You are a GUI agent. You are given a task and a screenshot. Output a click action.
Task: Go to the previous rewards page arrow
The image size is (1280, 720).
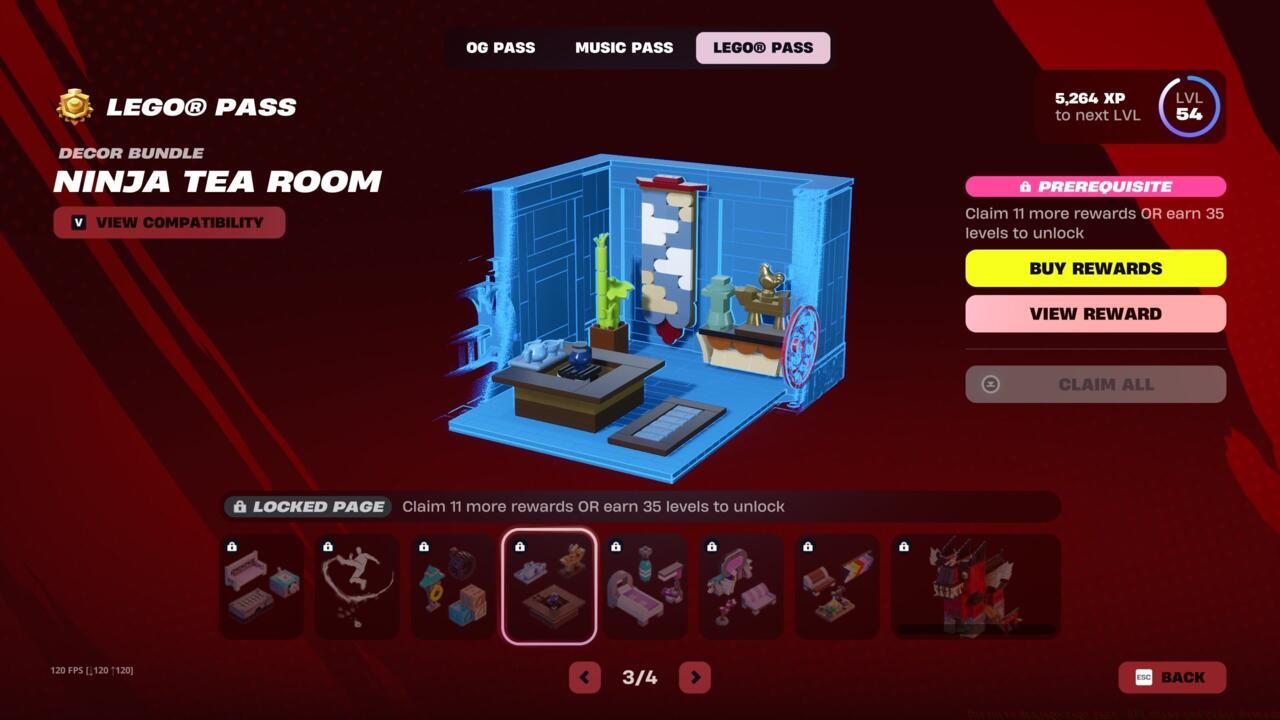(585, 677)
